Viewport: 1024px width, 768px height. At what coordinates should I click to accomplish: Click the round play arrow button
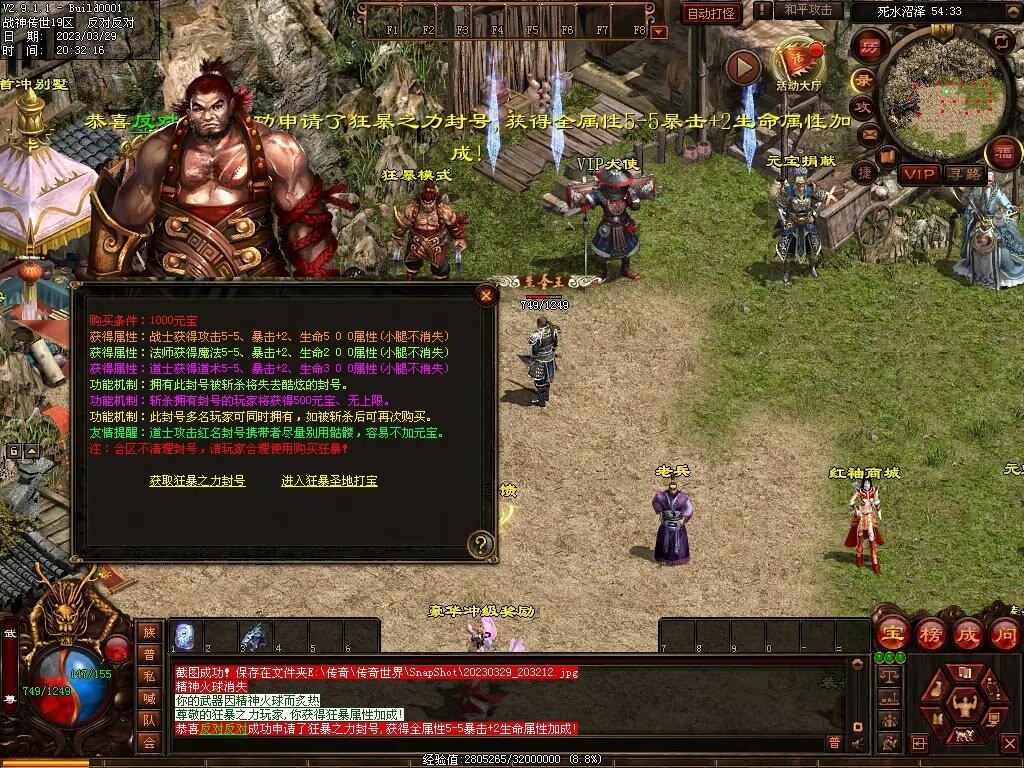tap(743, 67)
